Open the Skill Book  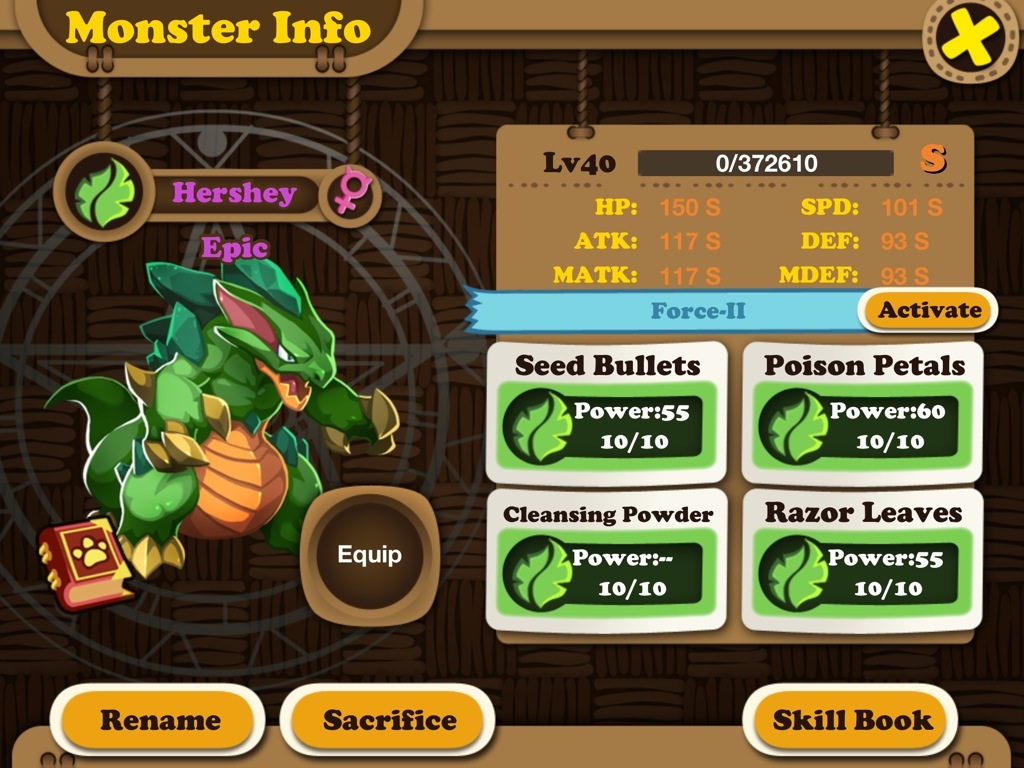click(852, 720)
